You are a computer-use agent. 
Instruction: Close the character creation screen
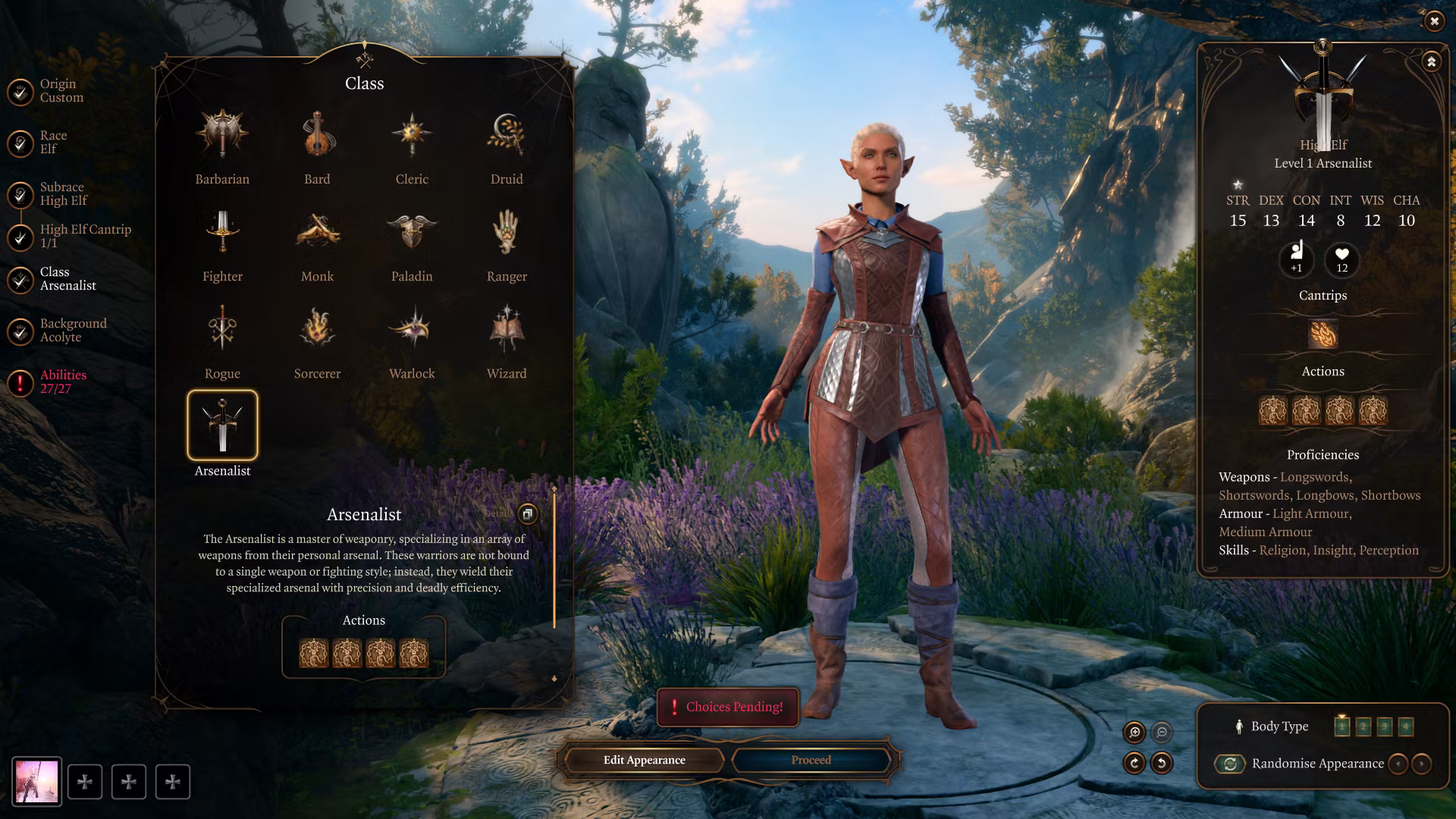pyautogui.click(x=1434, y=21)
